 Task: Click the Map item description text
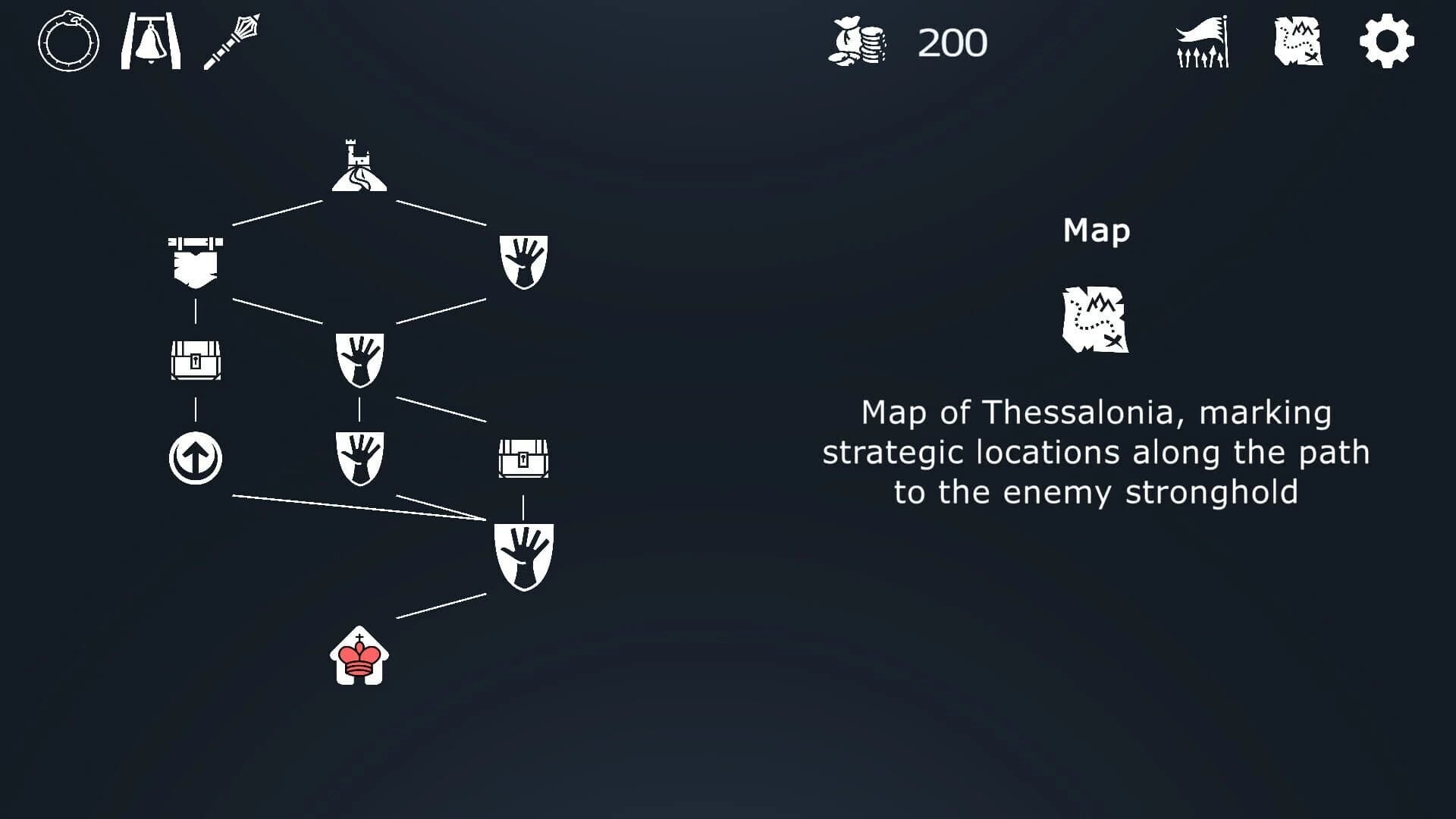pyautogui.click(x=1095, y=451)
